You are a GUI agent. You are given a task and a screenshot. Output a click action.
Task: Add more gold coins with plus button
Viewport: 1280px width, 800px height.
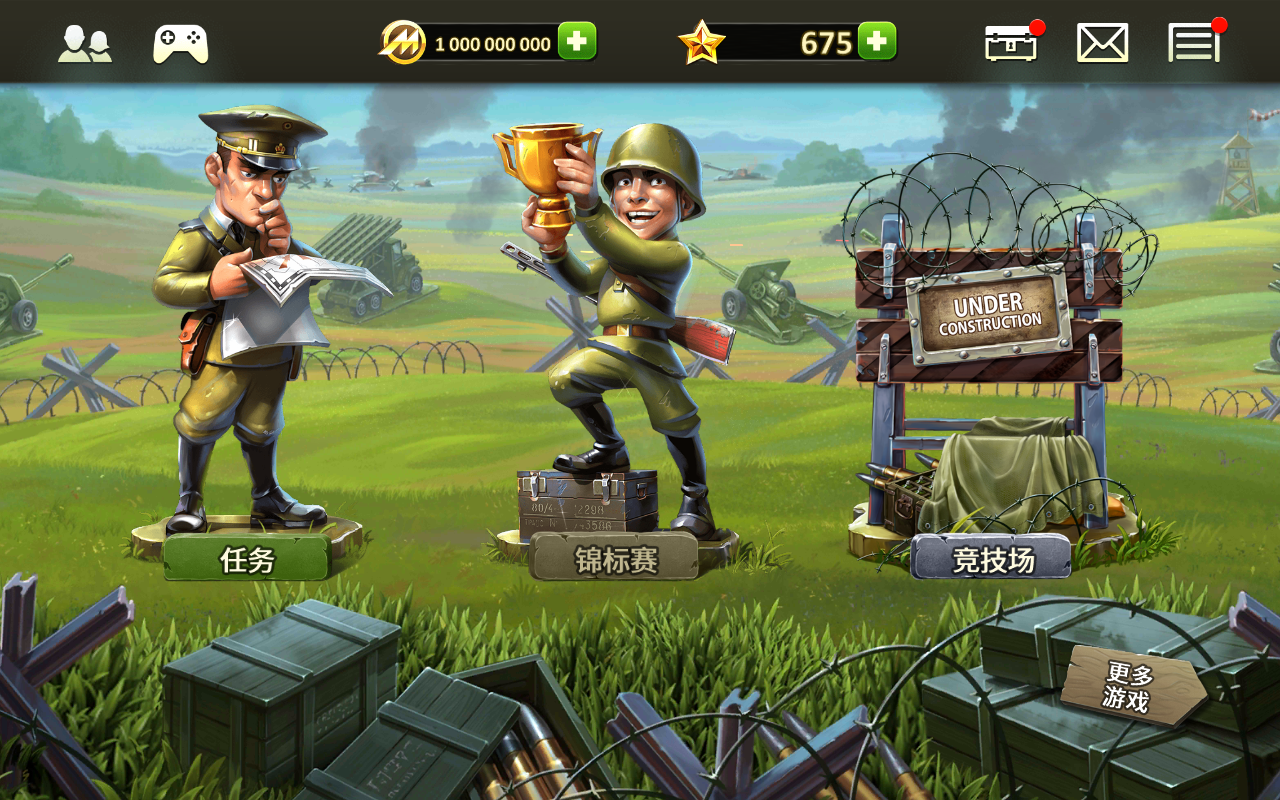point(577,42)
